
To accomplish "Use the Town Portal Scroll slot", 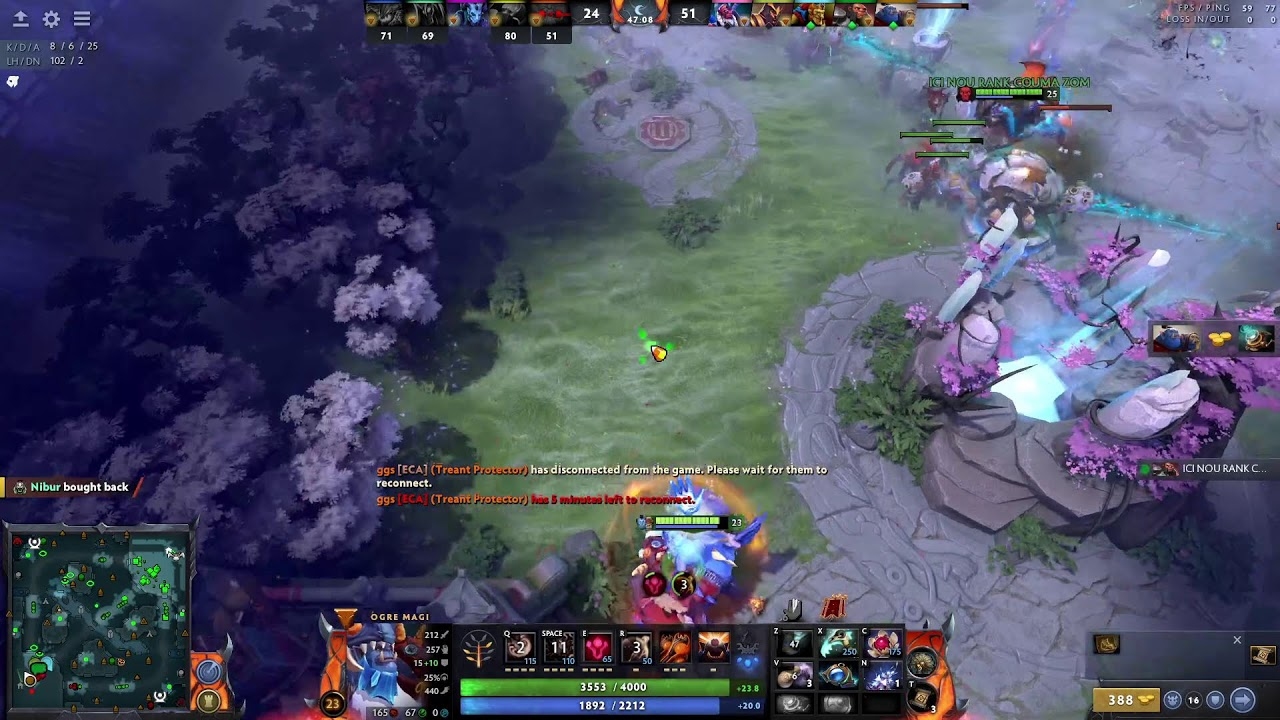I will pyautogui.click(x=920, y=699).
